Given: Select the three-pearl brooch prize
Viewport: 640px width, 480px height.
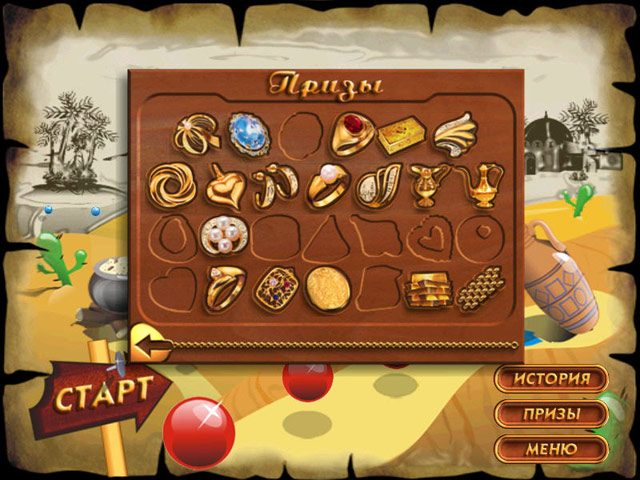Looking at the screenshot, I should 220,237.
